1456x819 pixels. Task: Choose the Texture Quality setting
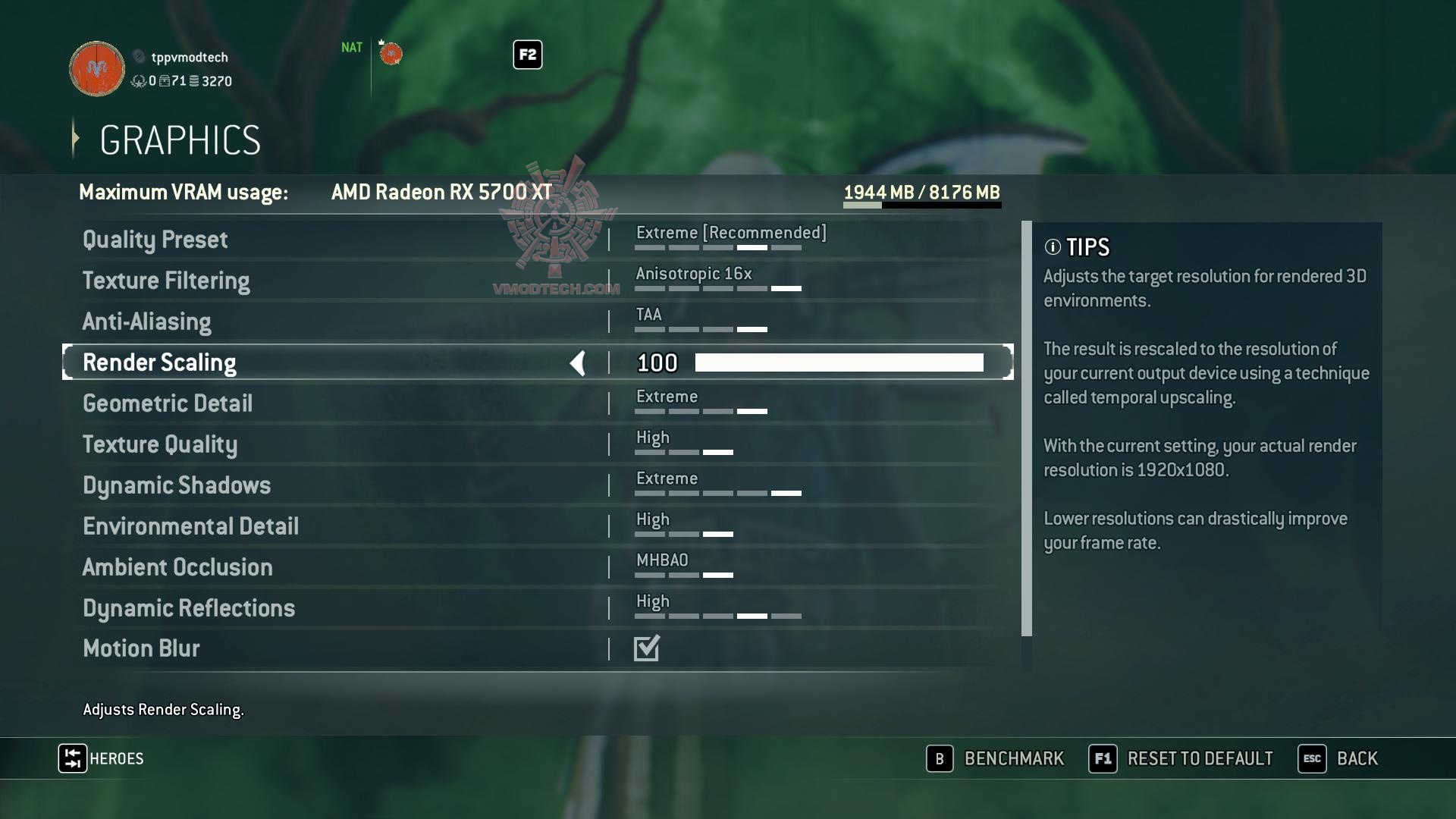point(160,444)
